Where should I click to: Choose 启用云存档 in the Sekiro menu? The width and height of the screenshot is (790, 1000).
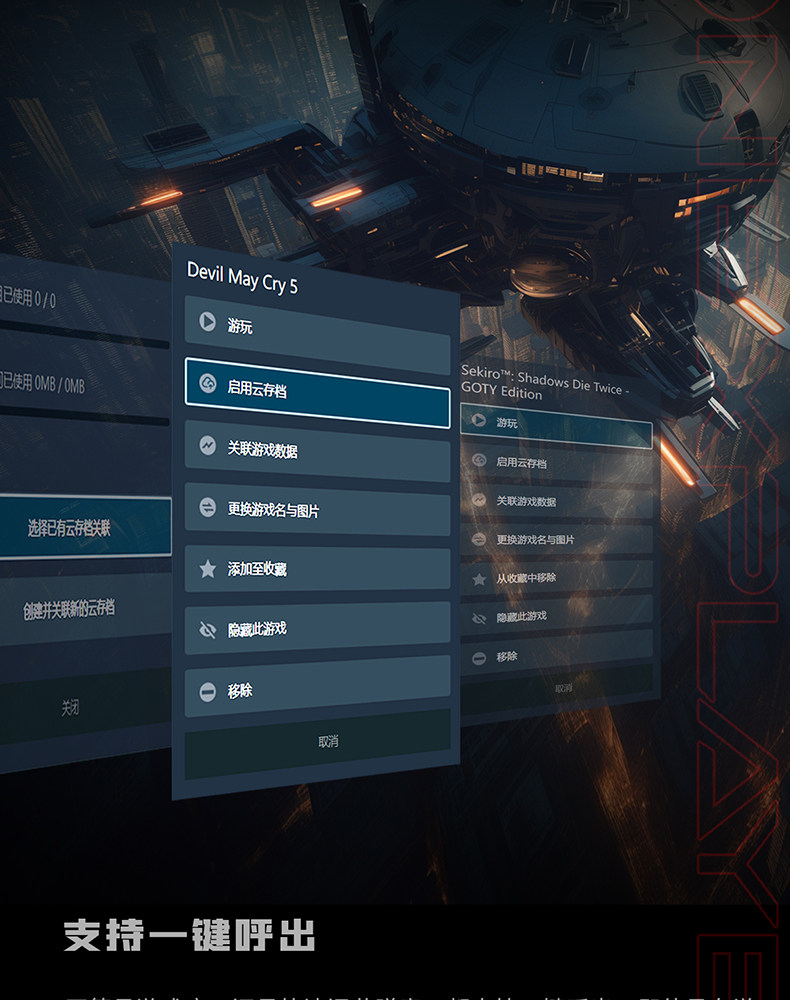pos(556,463)
